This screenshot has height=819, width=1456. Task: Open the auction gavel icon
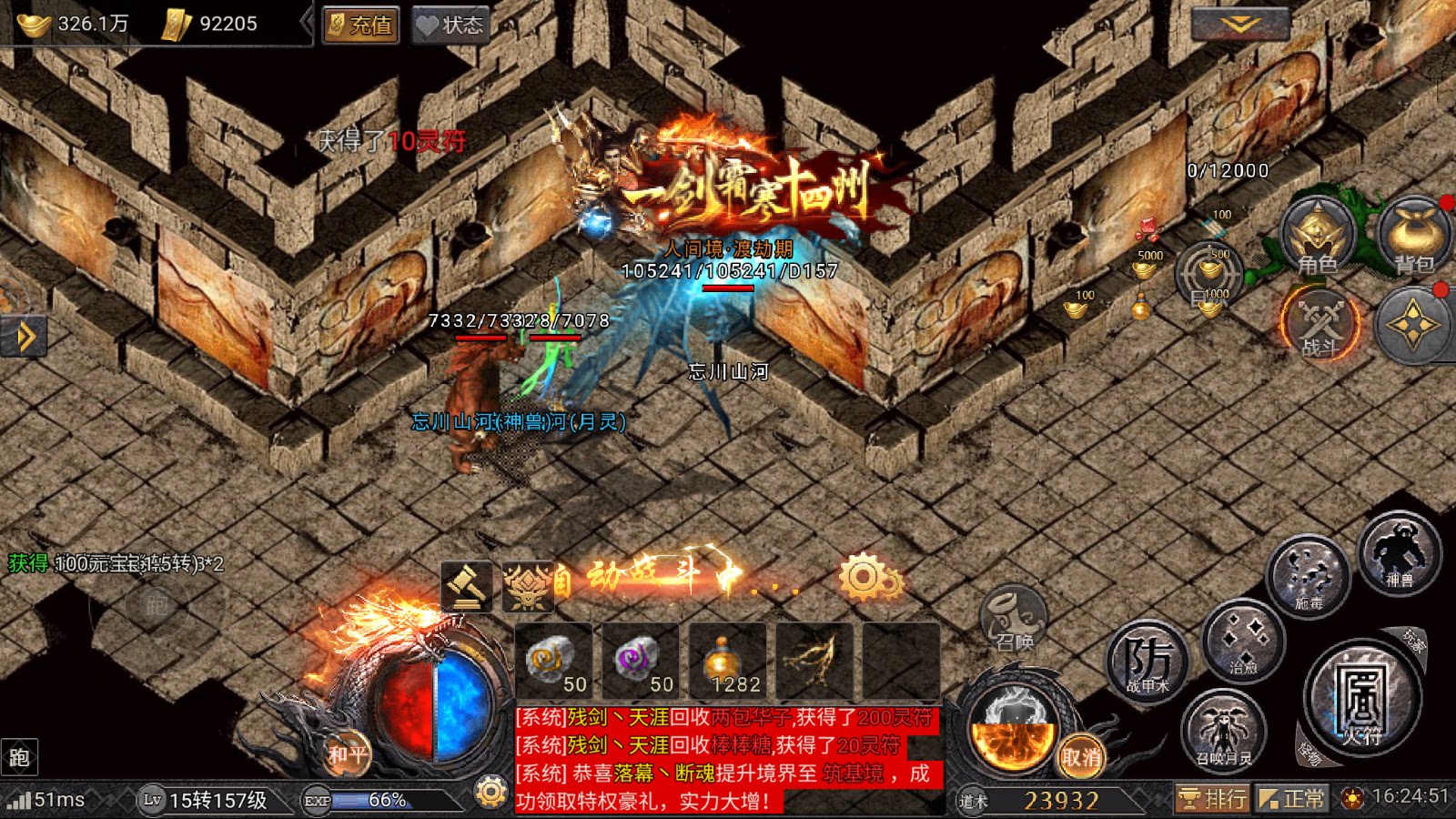[x=467, y=584]
